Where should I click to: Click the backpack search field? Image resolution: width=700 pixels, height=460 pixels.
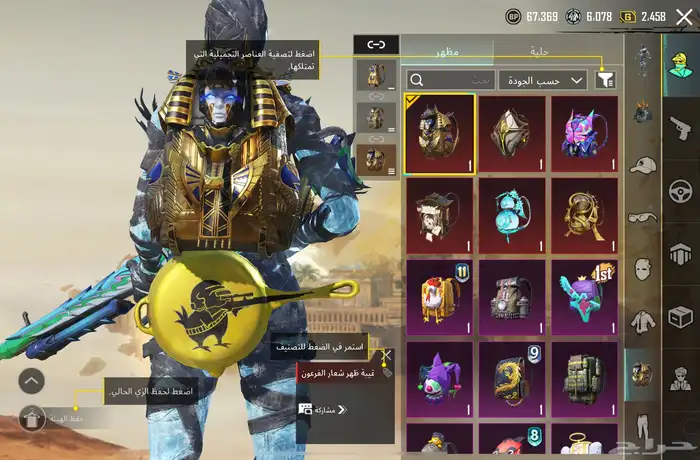pos(450,80)
